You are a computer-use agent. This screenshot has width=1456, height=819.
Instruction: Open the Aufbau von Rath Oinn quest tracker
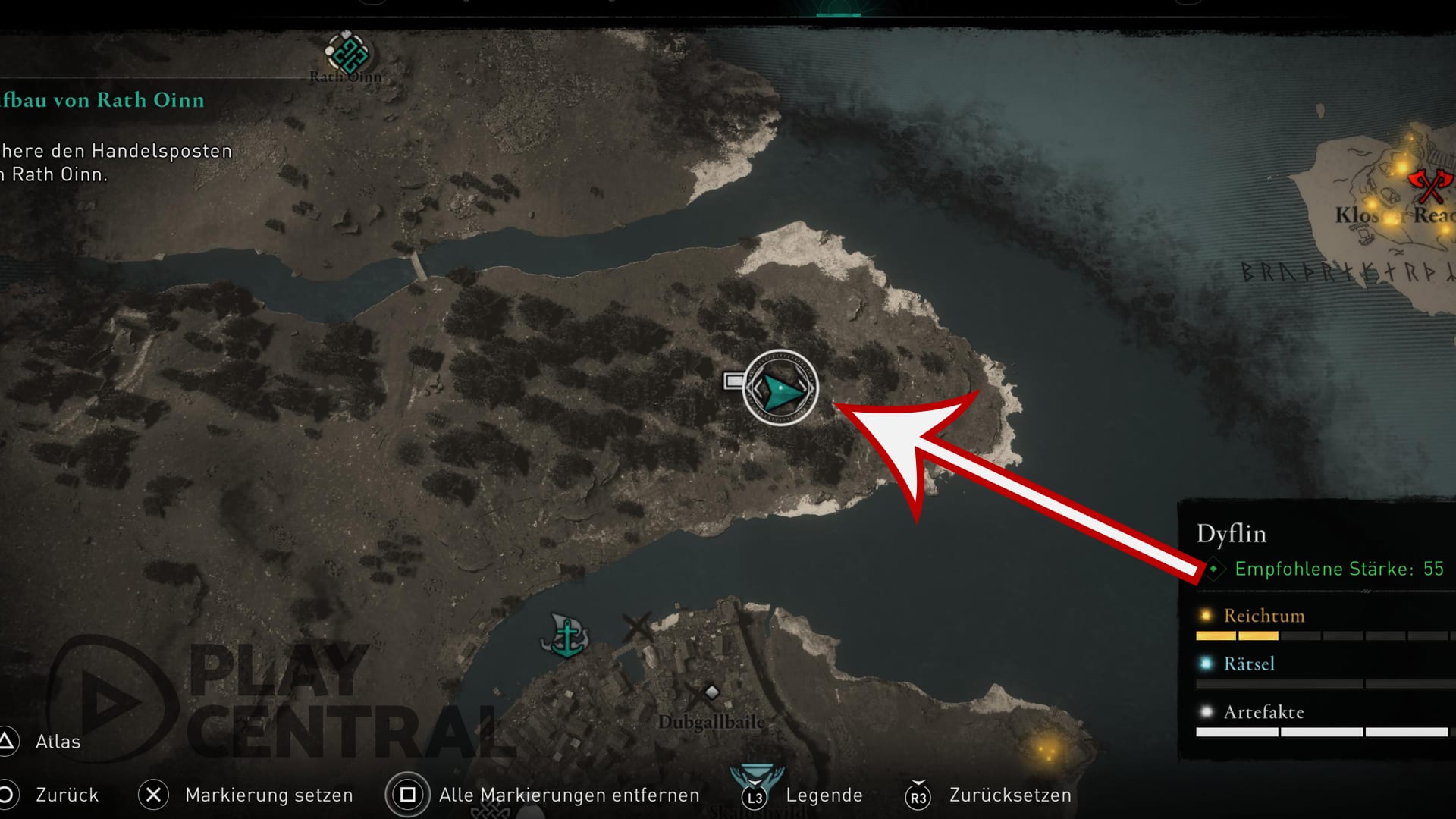tap(103, 100)
